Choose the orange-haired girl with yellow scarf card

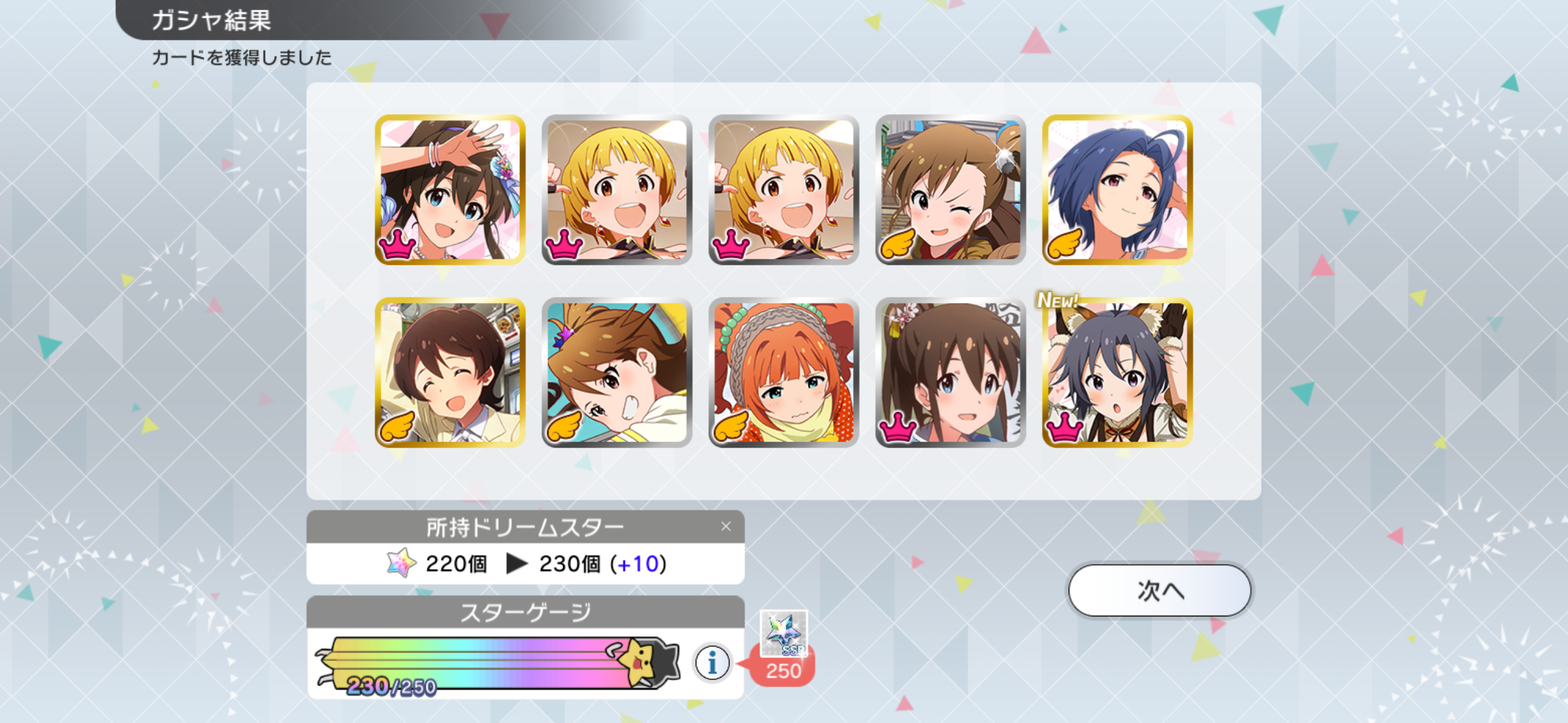point(783,373)
